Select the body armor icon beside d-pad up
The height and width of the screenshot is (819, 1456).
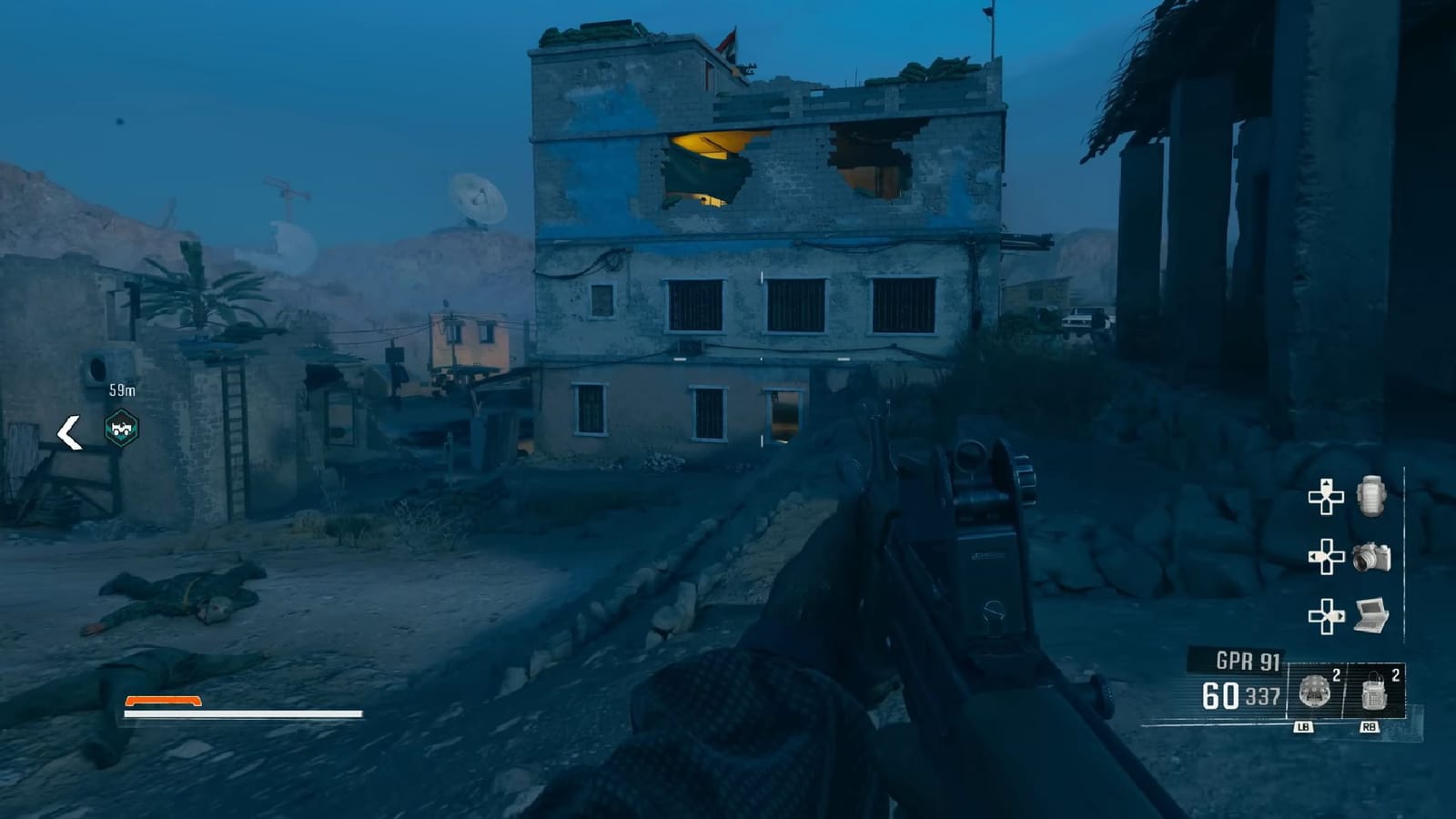tap(1370, 499)
